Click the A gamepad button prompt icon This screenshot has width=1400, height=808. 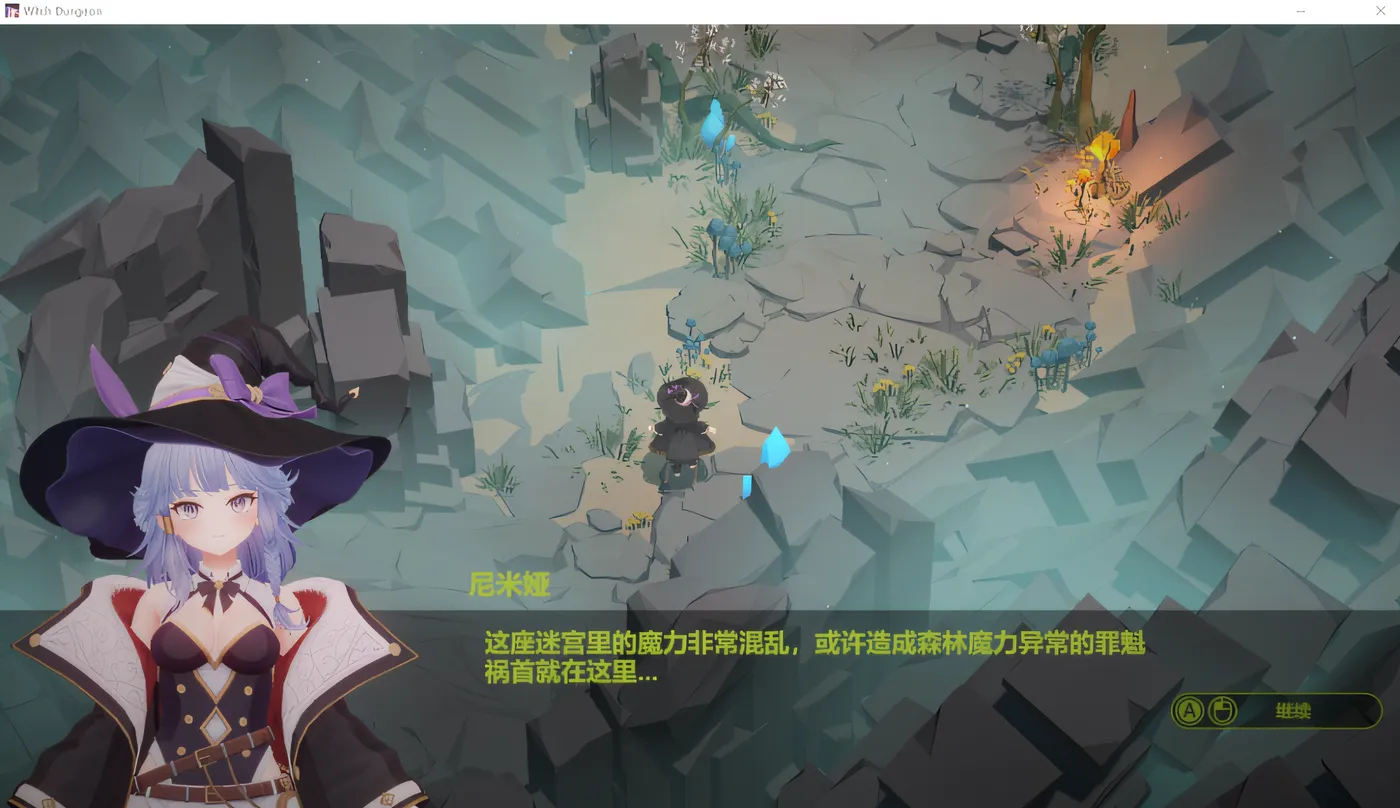1190,710
